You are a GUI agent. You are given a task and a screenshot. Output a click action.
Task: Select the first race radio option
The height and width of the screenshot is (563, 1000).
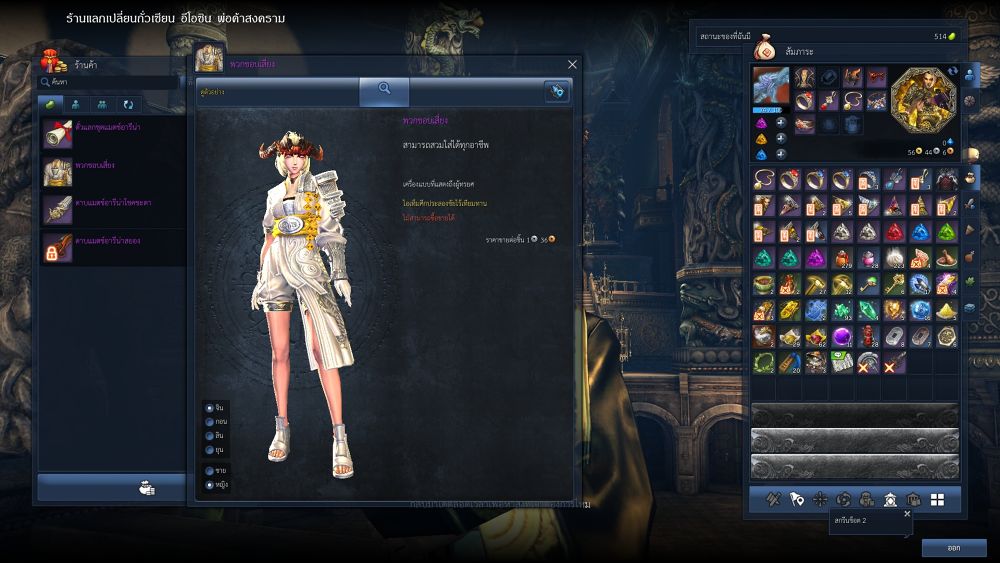tap(209, 408)
